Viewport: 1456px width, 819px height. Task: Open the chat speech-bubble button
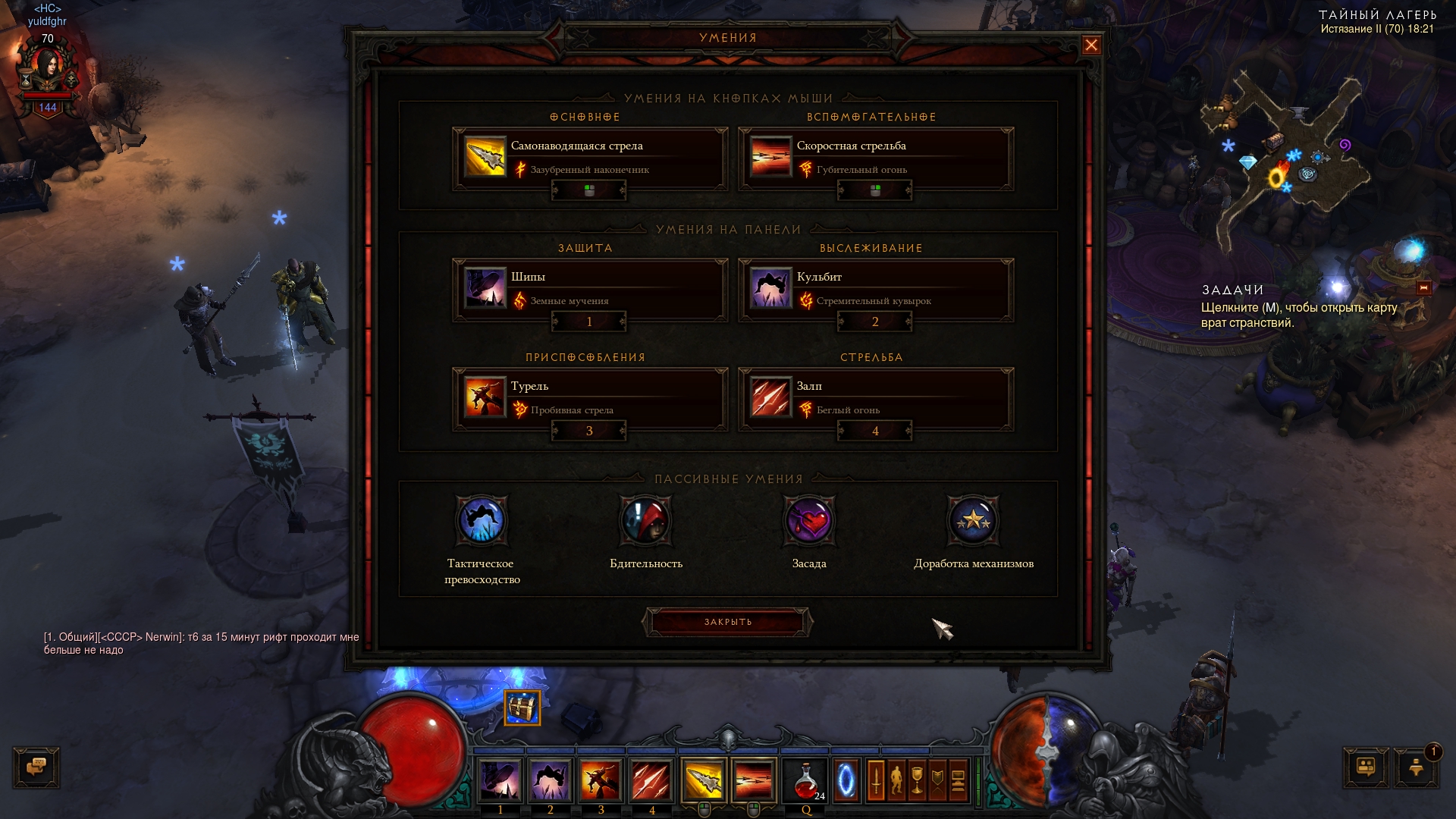(x=36, y=767)
